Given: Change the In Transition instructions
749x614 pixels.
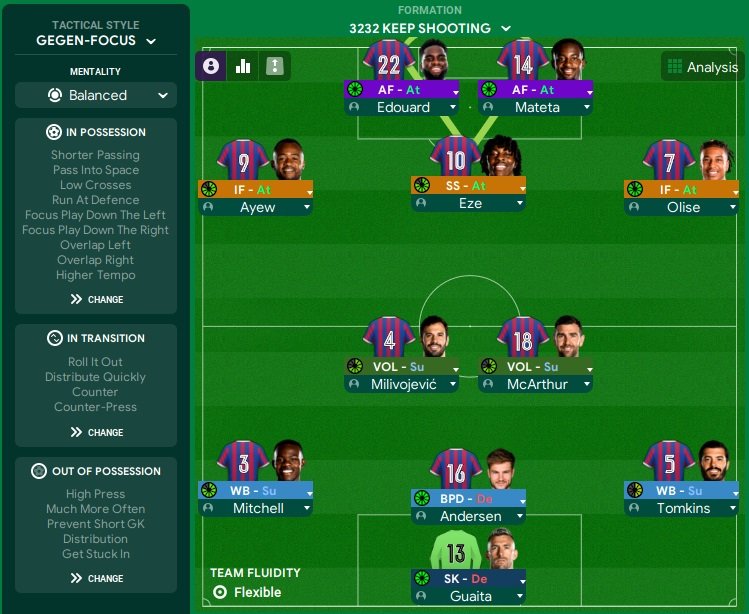Looking at the screenshot, I should point(97,432).
